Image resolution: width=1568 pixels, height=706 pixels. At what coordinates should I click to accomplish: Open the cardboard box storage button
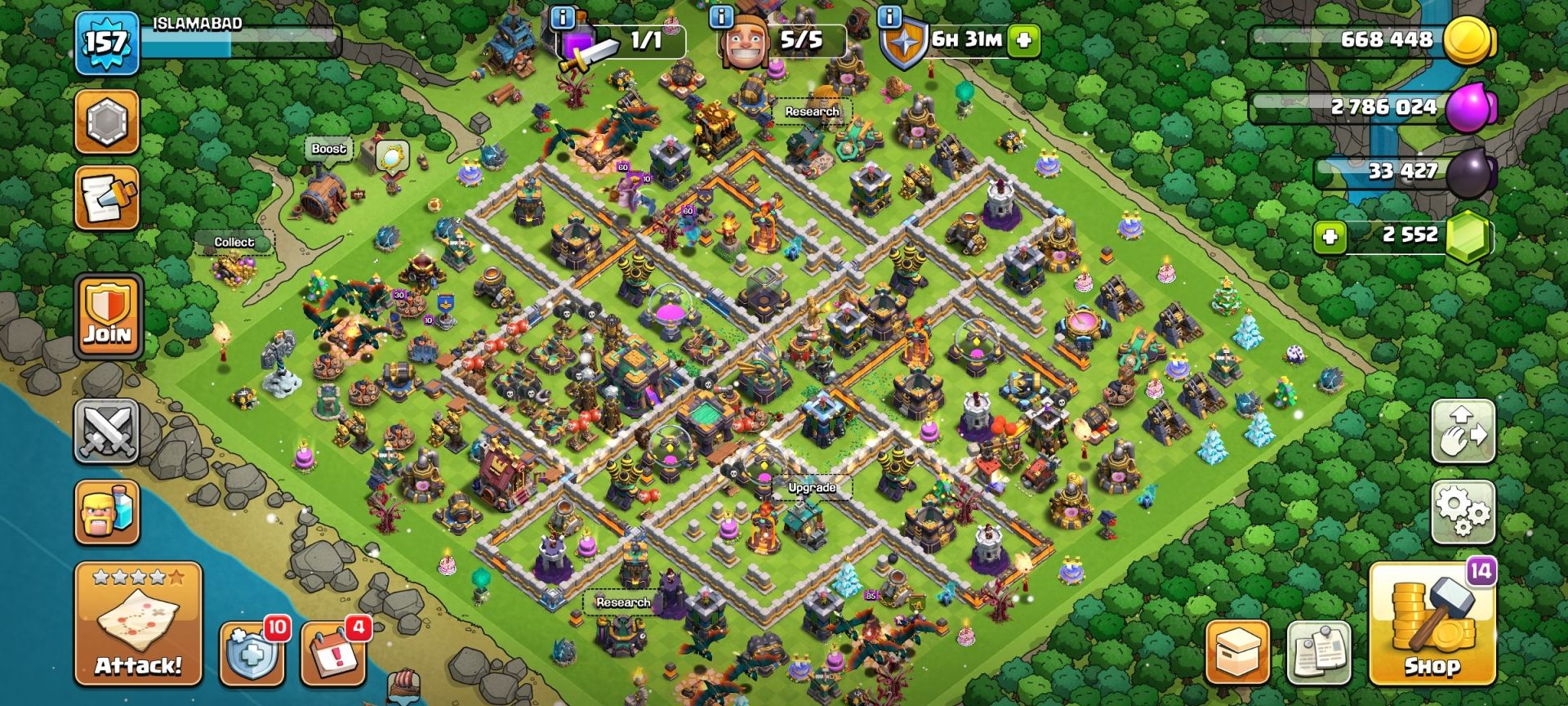click(x=1237, y=653)
